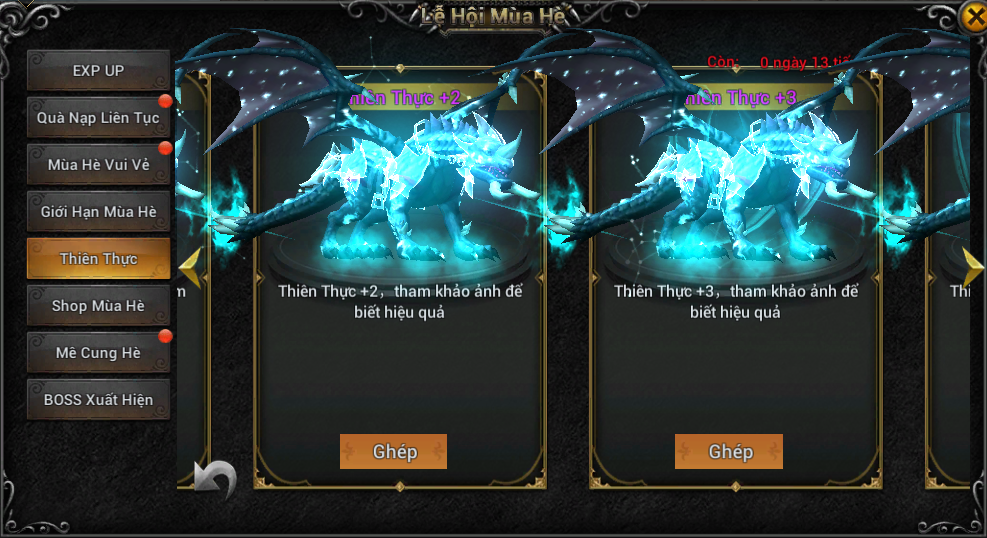Show the BOSS Xuất Hiện tab
The width and height of the screenshot is (987, 538).
[98, 400]
